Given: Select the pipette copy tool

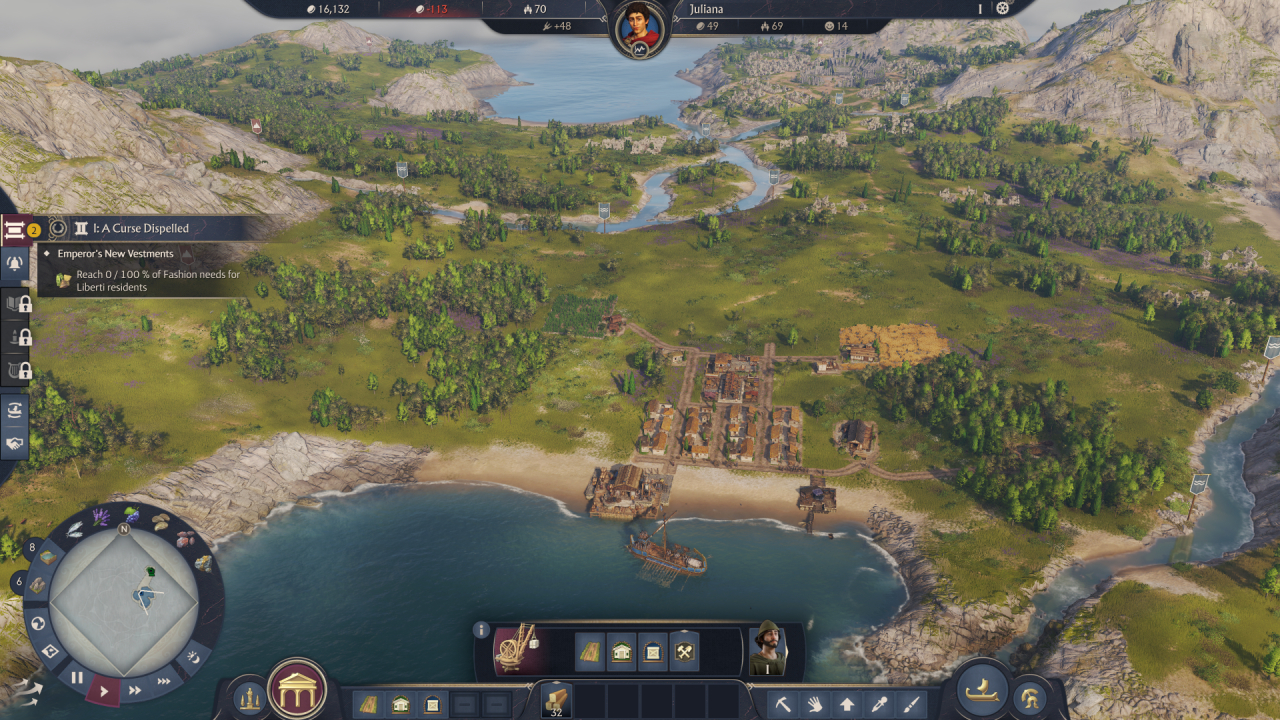Looking at the screenshot, I should [x=879, y=702].
